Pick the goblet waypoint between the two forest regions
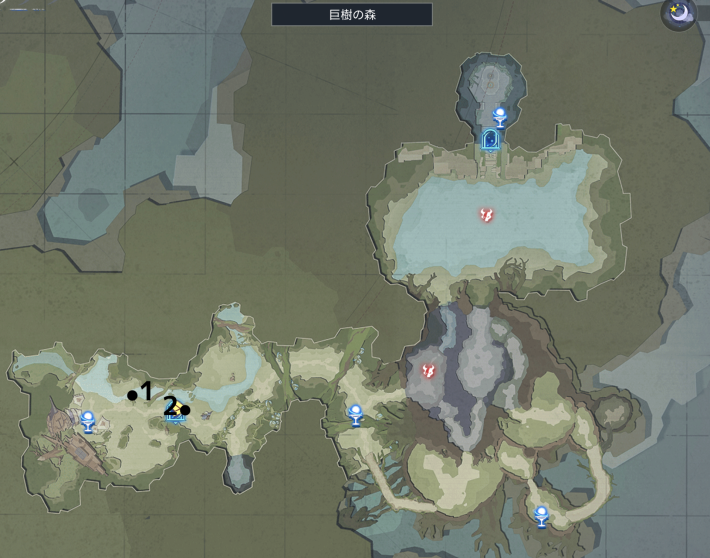This screenshot has height=558, width=710. (355, 414)
